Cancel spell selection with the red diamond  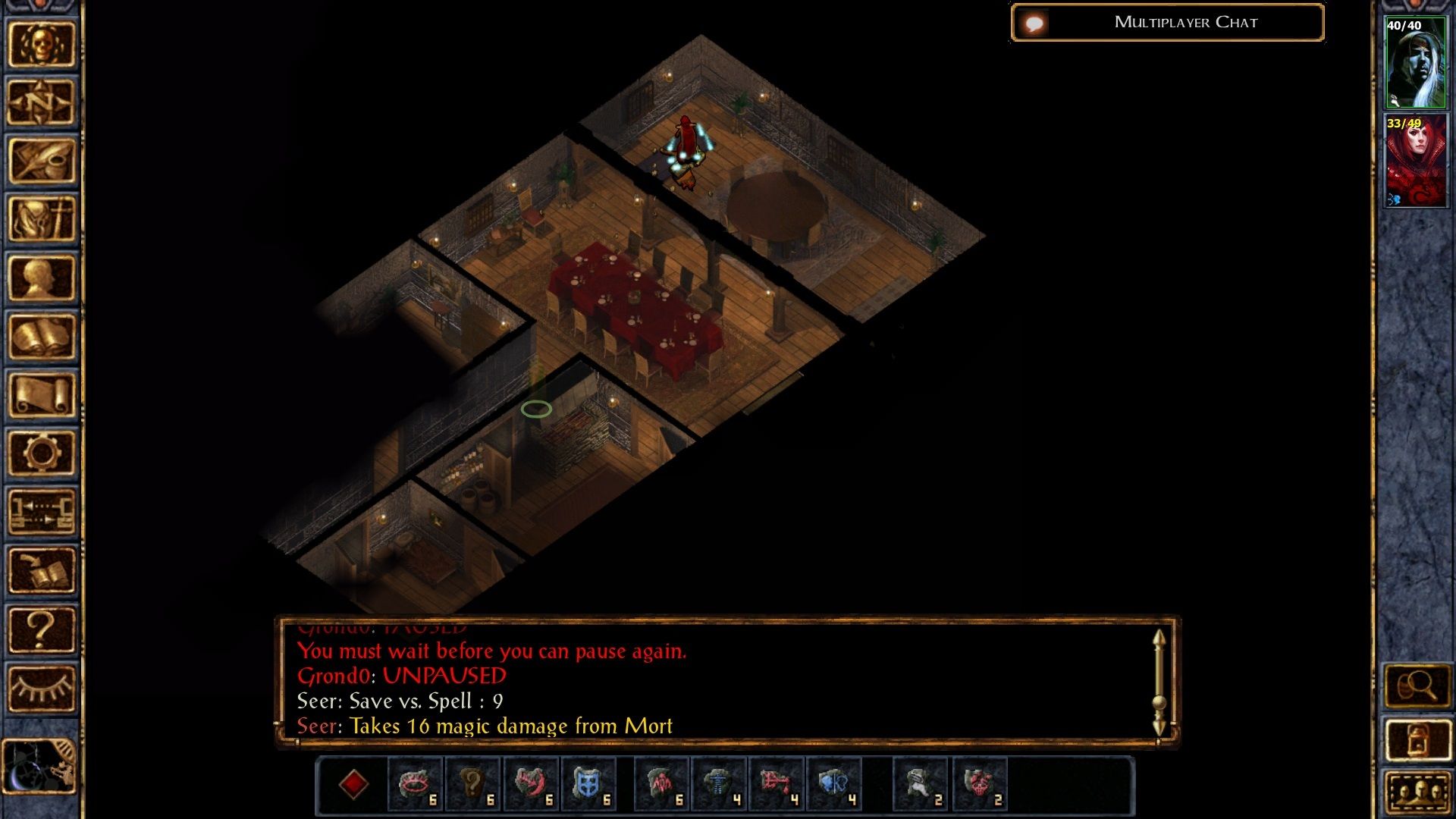point(353,784)
